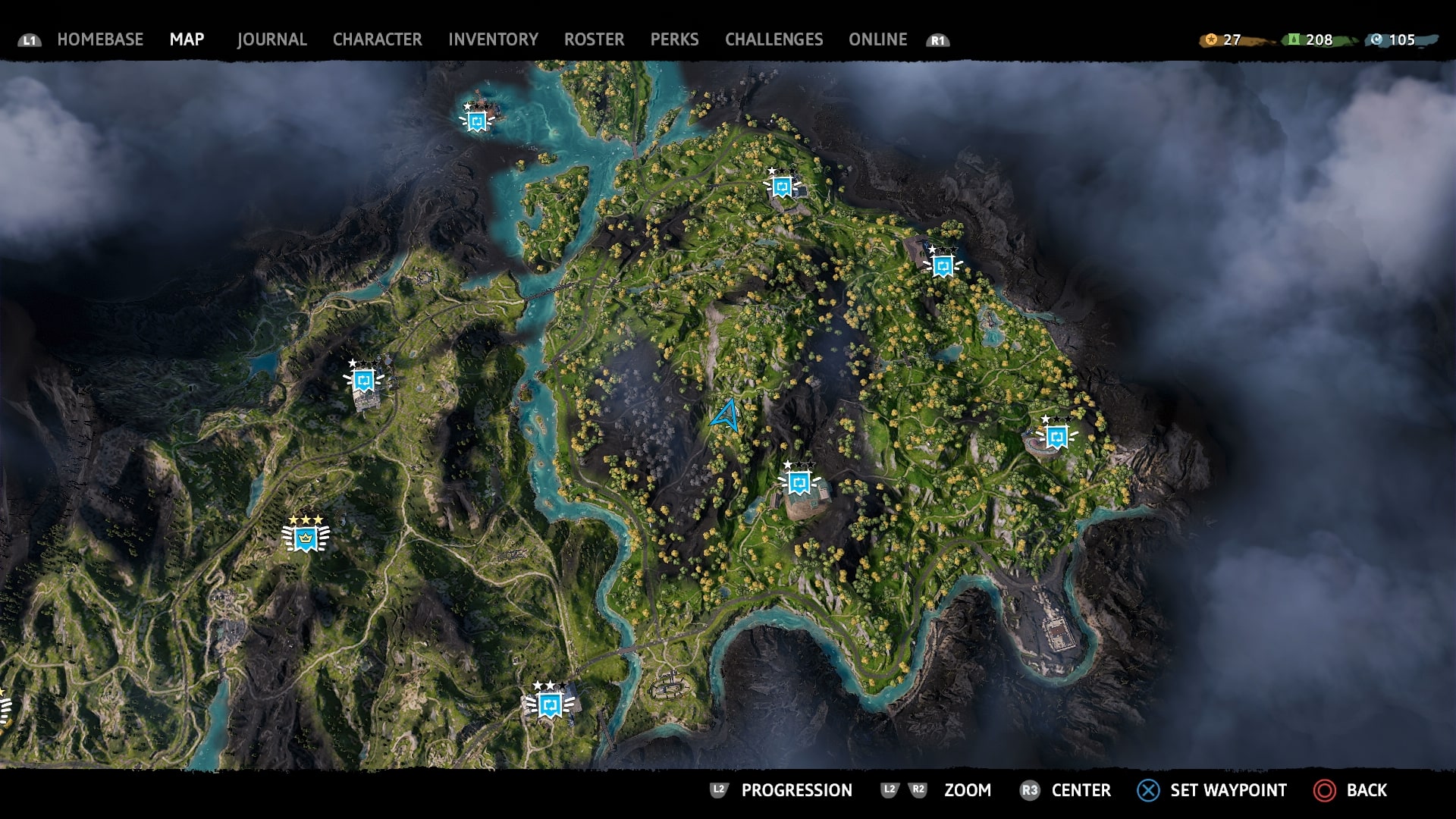This screenshot has height=819, width=1456.
Task: Show the Character tab
Action: click(x=377, y=39)
